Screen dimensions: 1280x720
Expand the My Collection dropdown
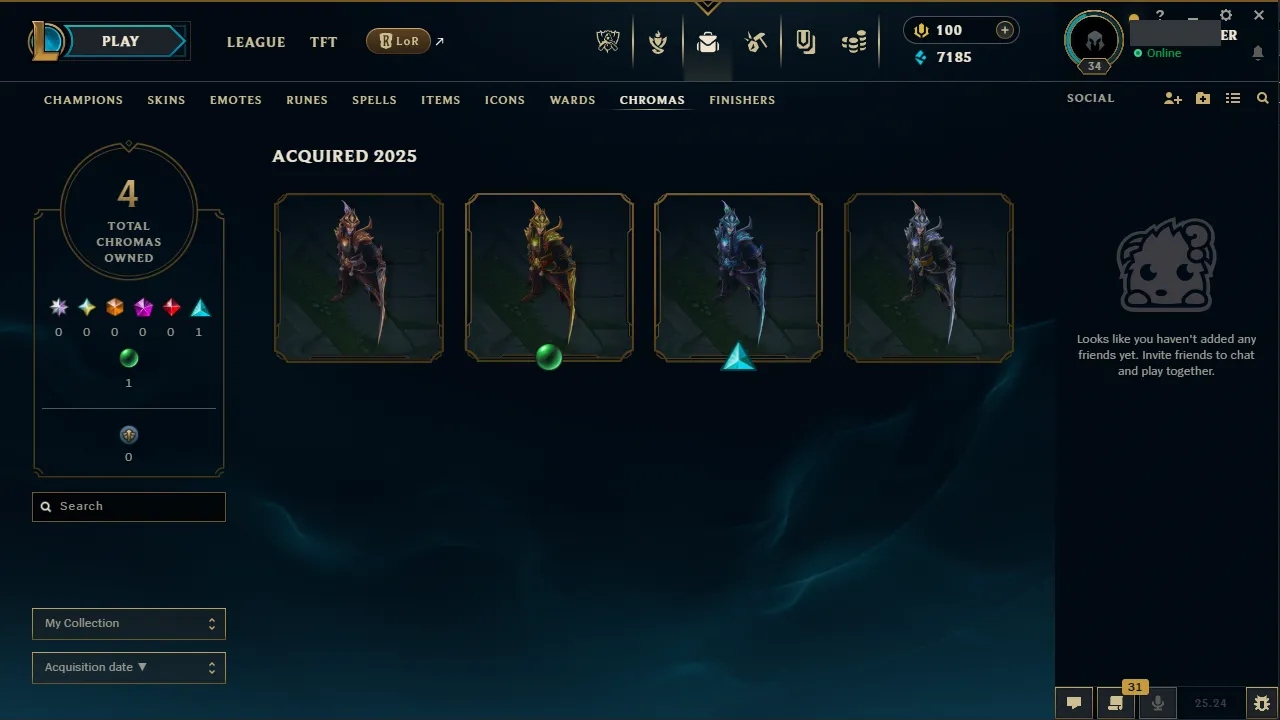point(128,623)
